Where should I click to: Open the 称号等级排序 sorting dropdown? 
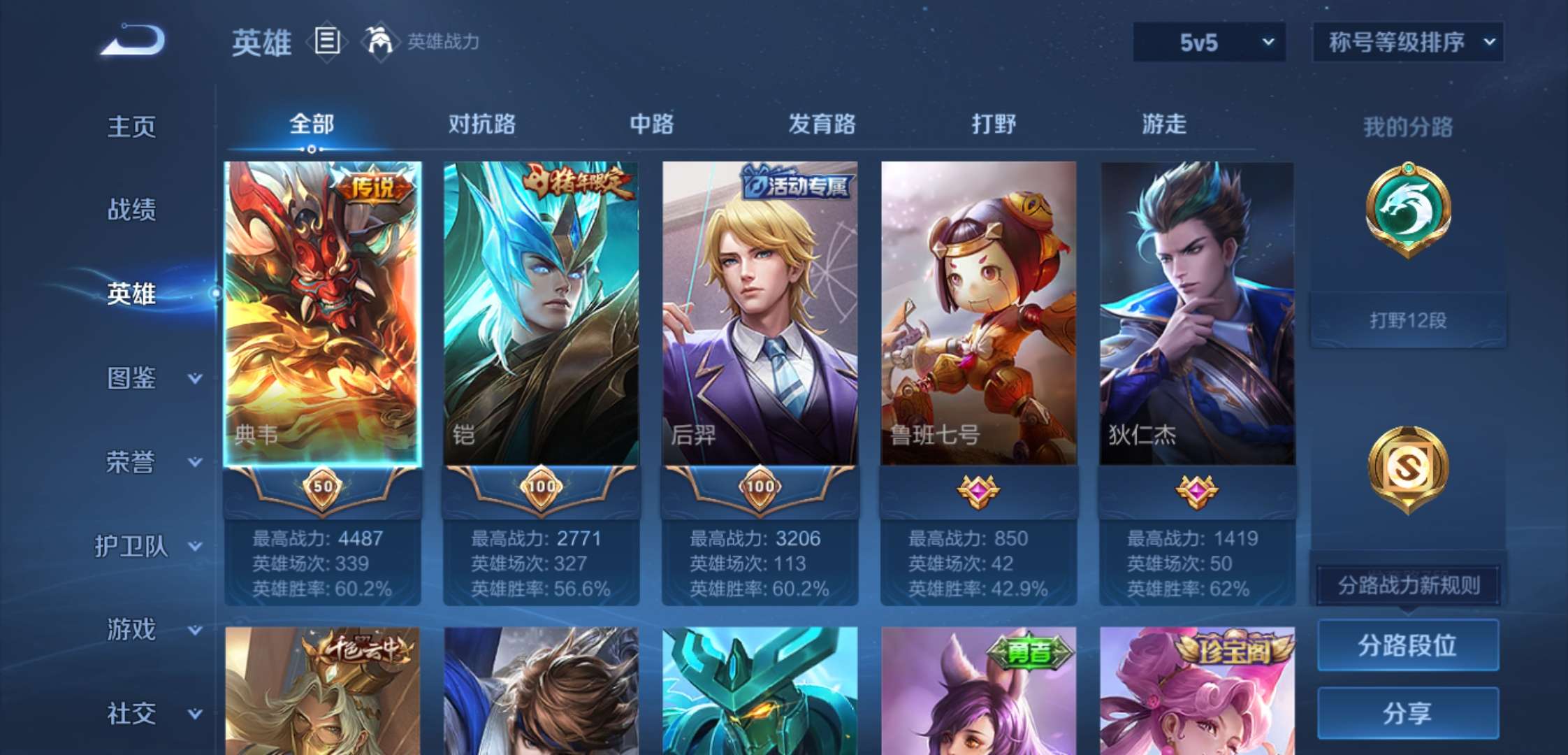pyautogui.click(x=1407, y=43)
